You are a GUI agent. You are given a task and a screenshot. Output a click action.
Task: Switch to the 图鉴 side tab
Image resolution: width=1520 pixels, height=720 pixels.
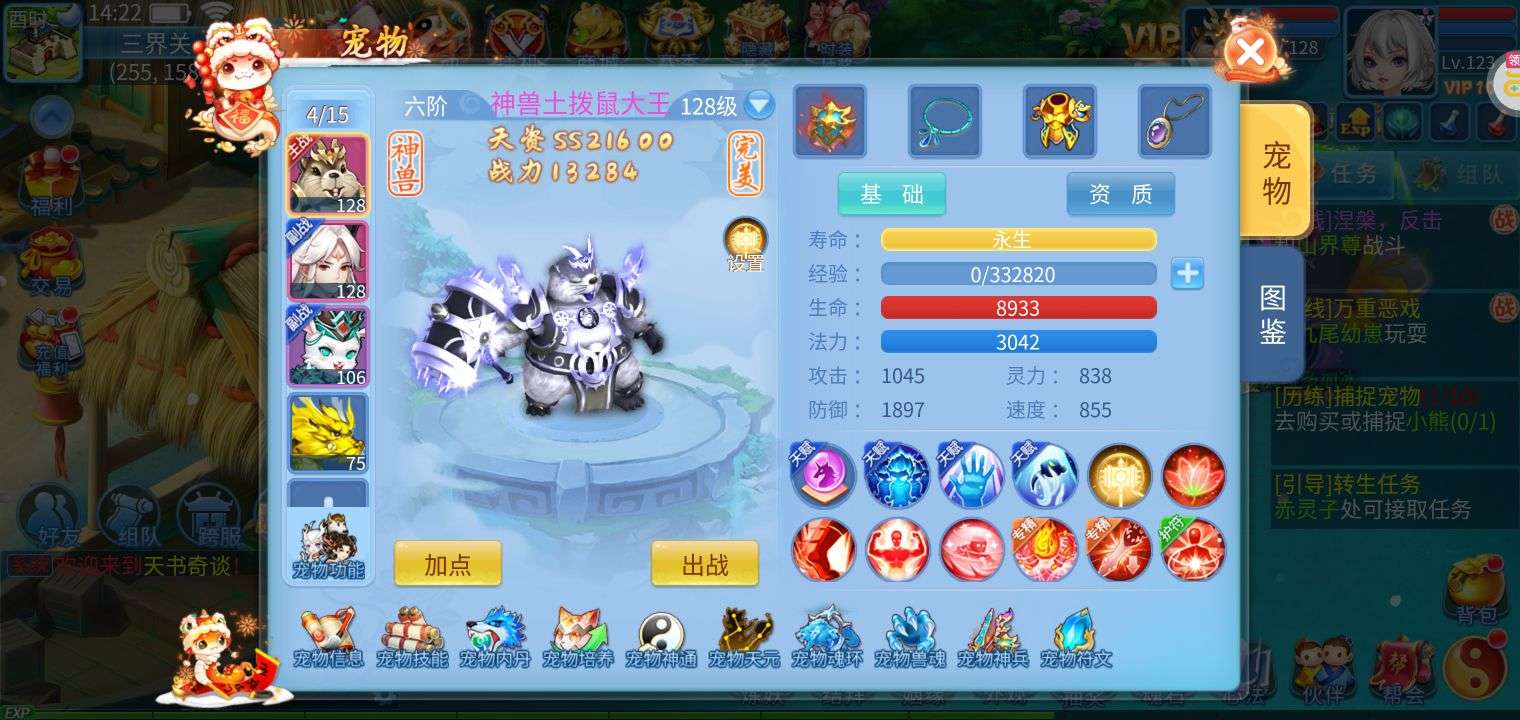click(1272, 314)
